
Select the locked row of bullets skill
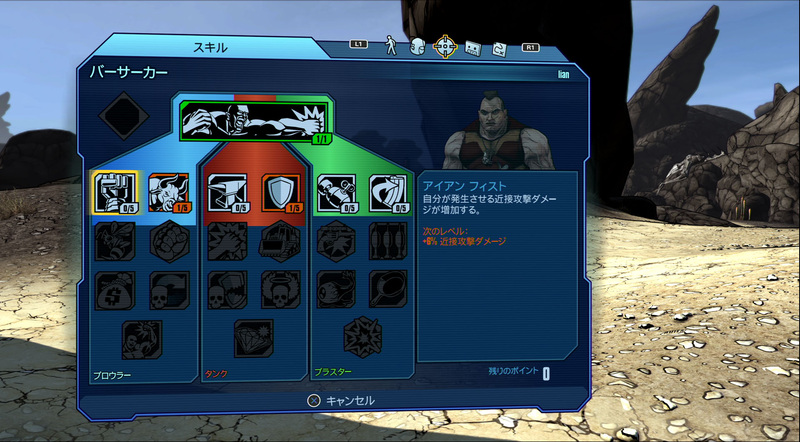387,240
